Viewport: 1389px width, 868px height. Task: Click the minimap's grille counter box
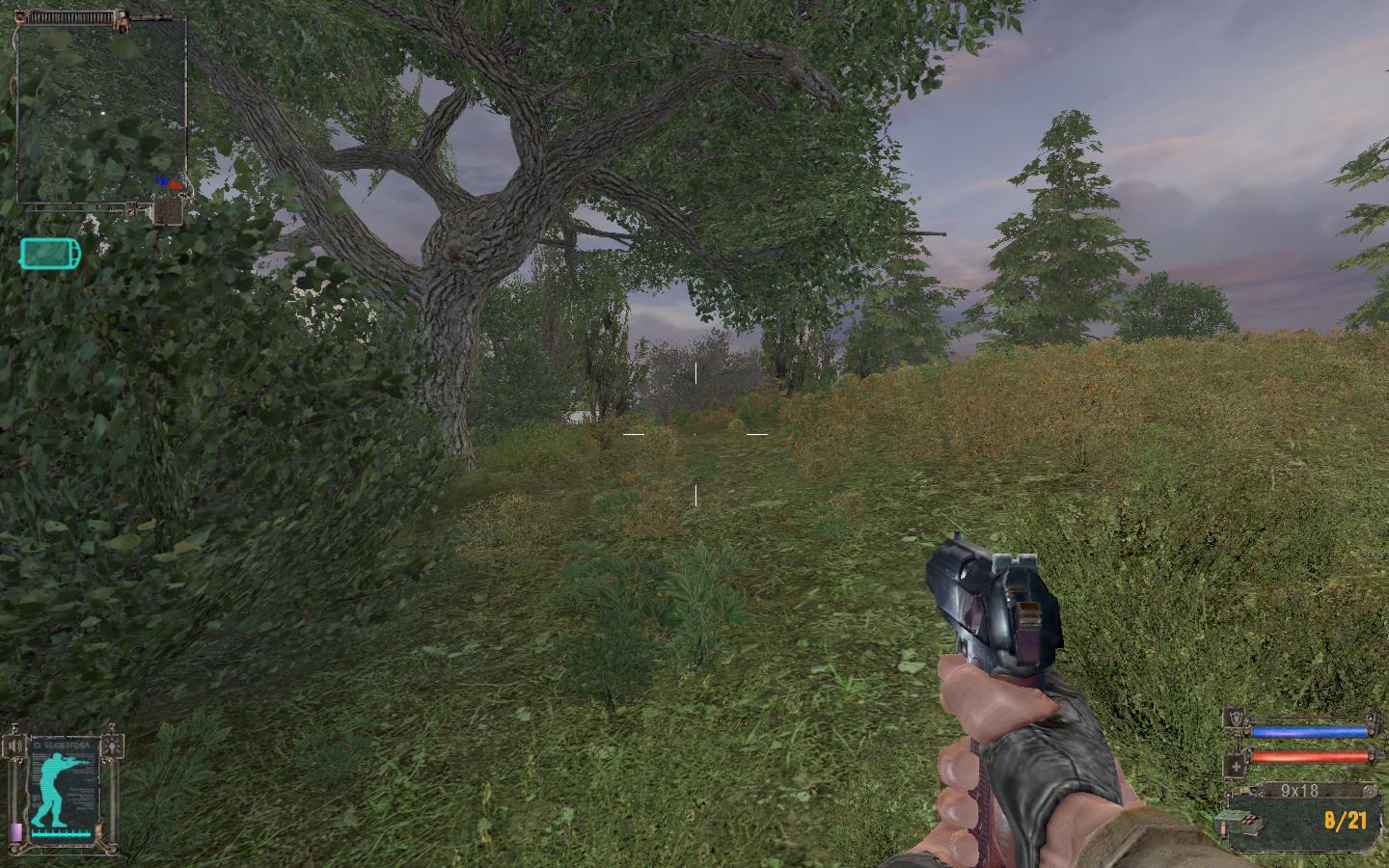click(169, 210)
